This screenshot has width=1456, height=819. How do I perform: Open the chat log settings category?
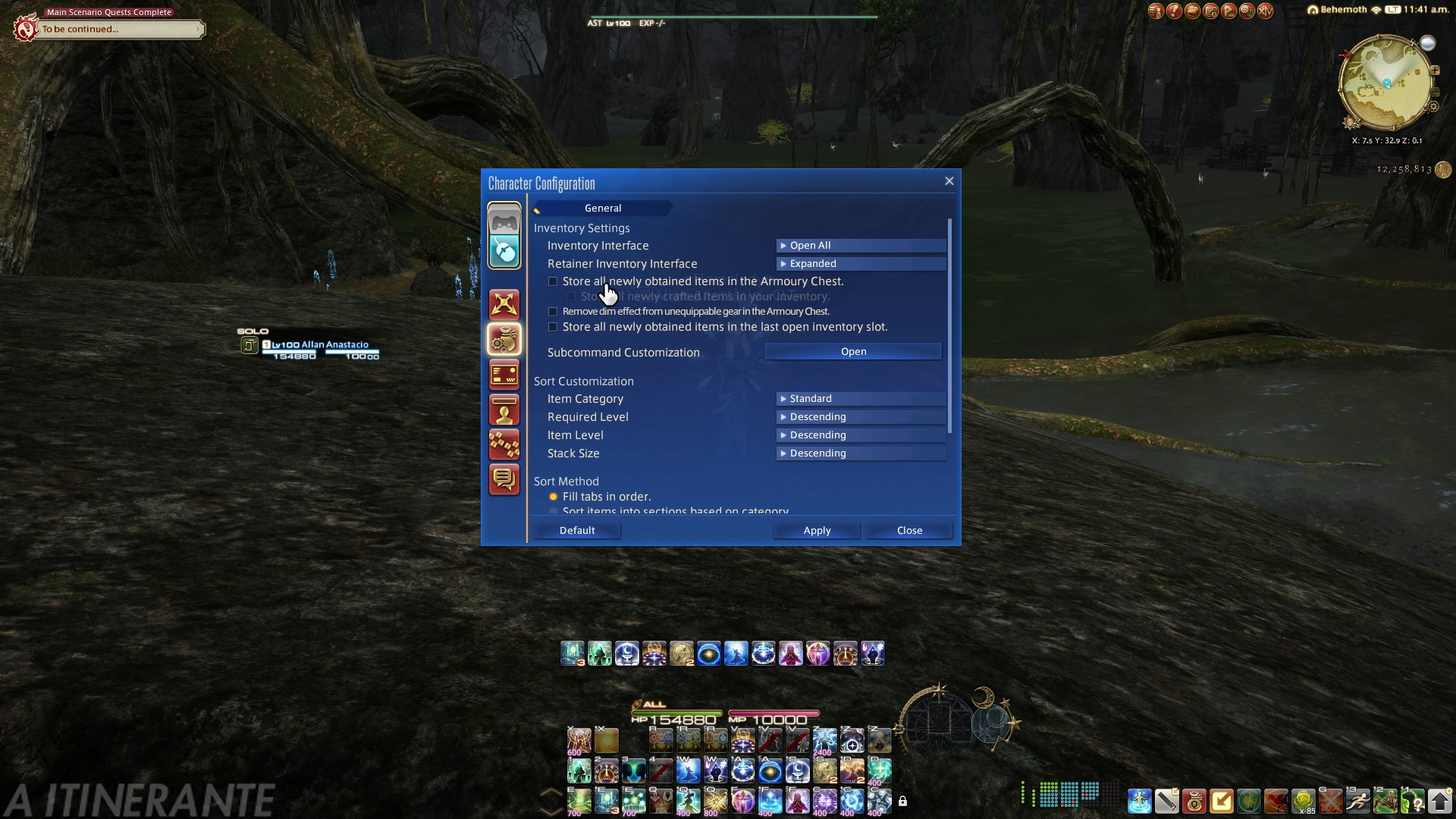(504, 479)
